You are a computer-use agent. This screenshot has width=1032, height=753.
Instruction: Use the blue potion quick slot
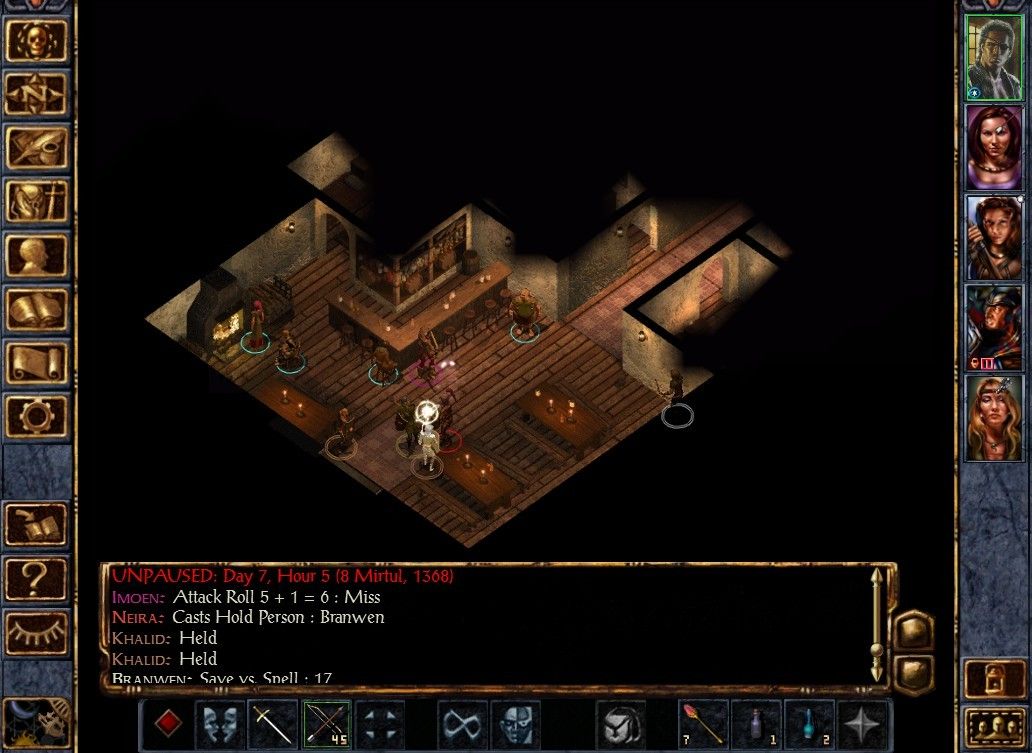pos(808,724)
